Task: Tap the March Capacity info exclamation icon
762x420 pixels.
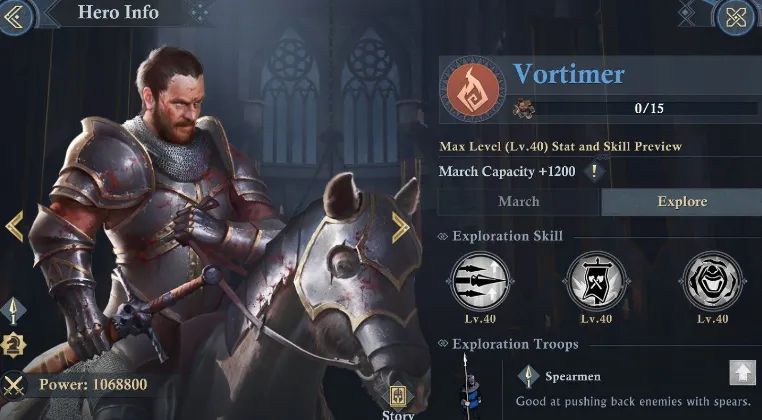Action: (595, 171)
